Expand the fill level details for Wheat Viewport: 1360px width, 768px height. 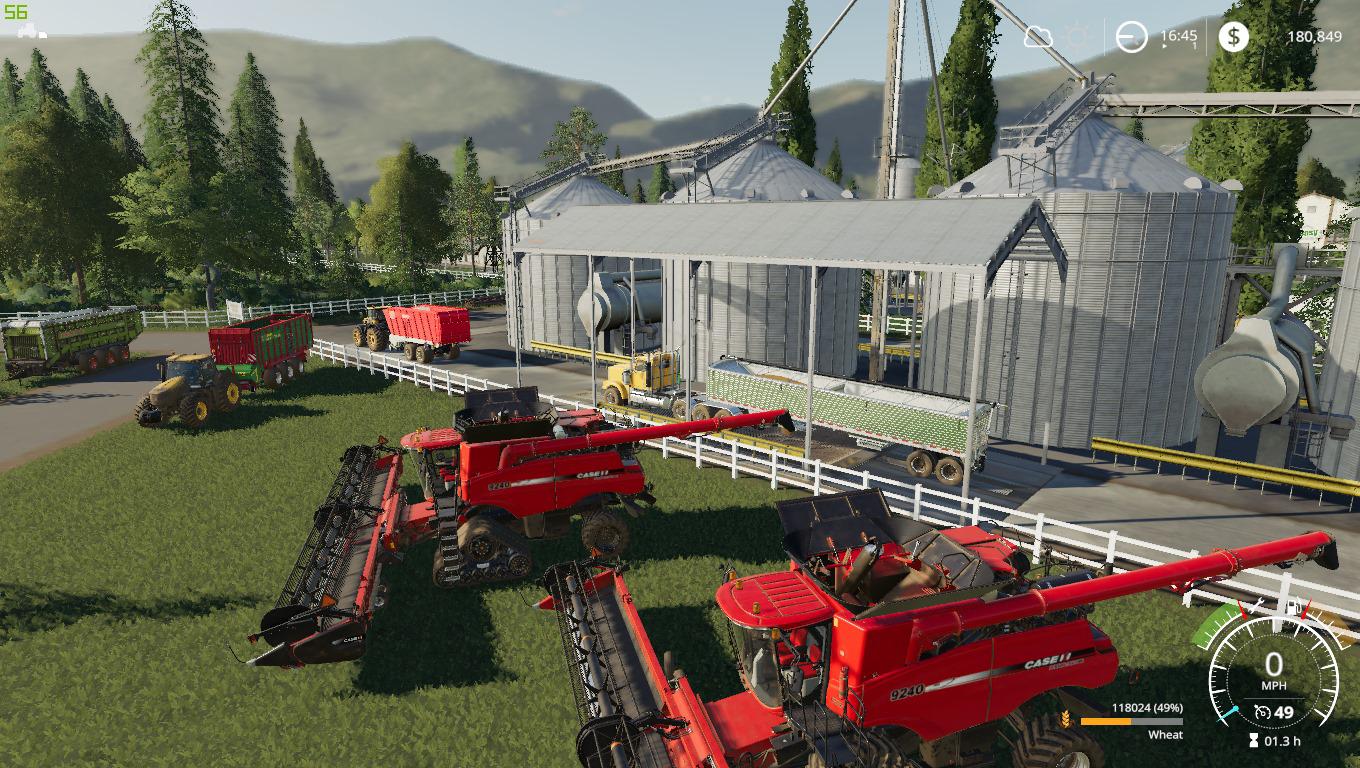pyautogui.click(x=1165, y=735)
